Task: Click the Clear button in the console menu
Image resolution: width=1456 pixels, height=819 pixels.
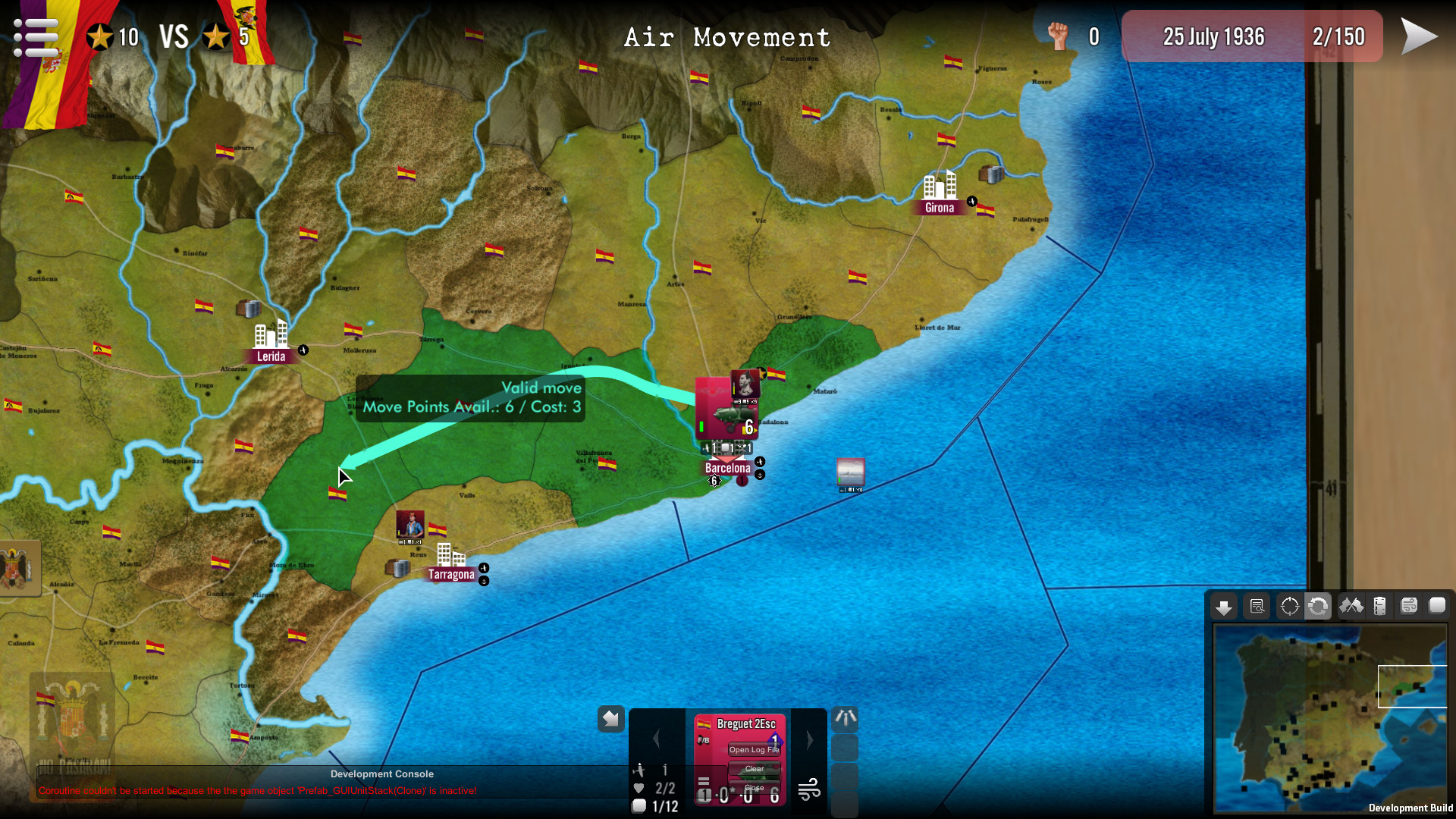Action: coord(755,768)
